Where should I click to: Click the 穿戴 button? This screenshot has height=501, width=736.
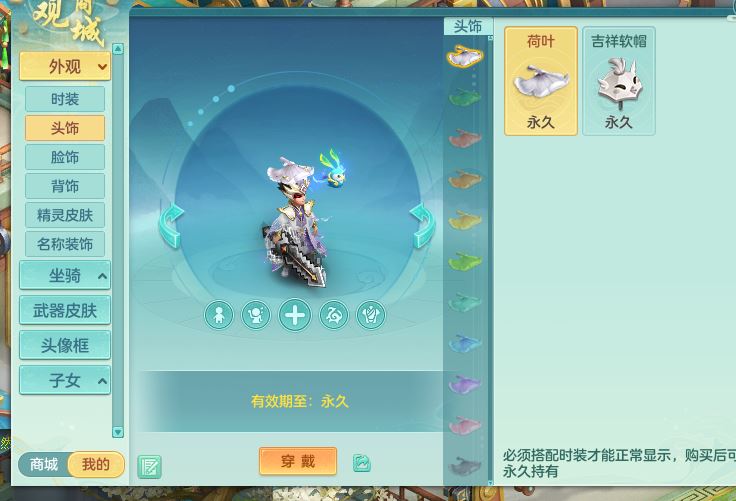(x=298, y=461)
